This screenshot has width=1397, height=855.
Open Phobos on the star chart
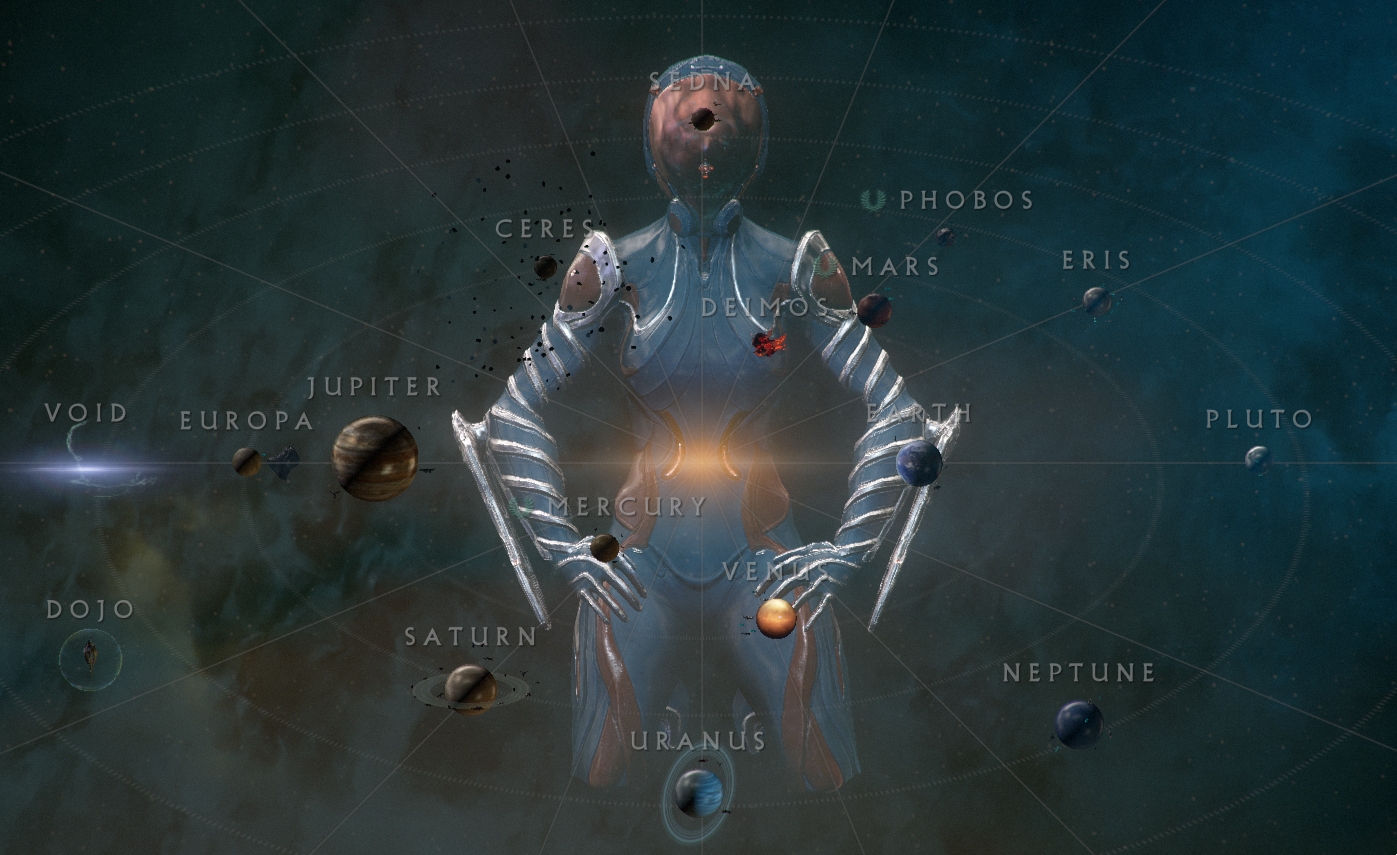[945, 236]
